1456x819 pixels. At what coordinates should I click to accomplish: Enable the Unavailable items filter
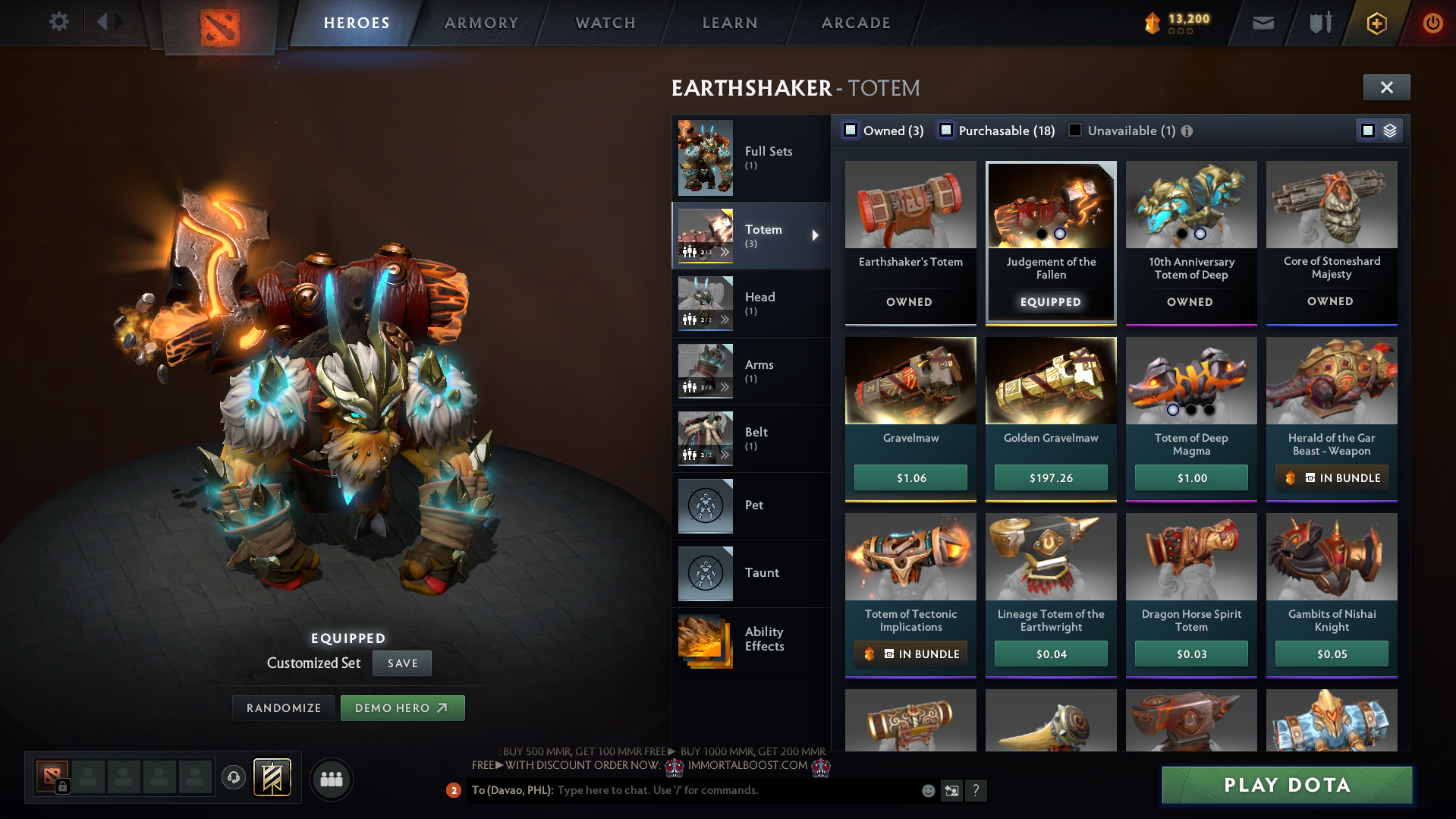coord(1074,131)
